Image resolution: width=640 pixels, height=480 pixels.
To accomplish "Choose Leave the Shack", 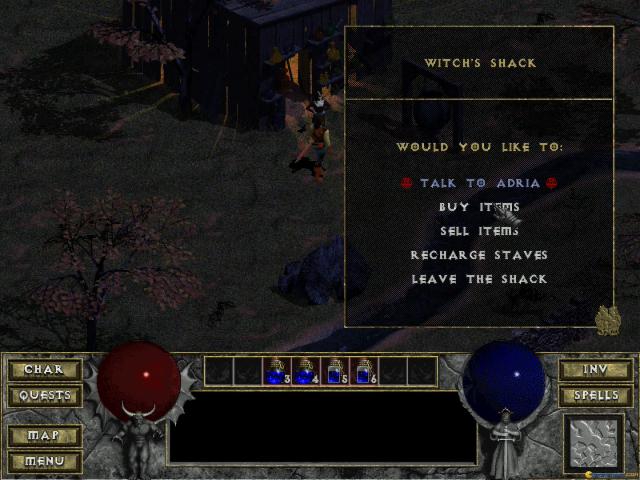I will [479, 279].
